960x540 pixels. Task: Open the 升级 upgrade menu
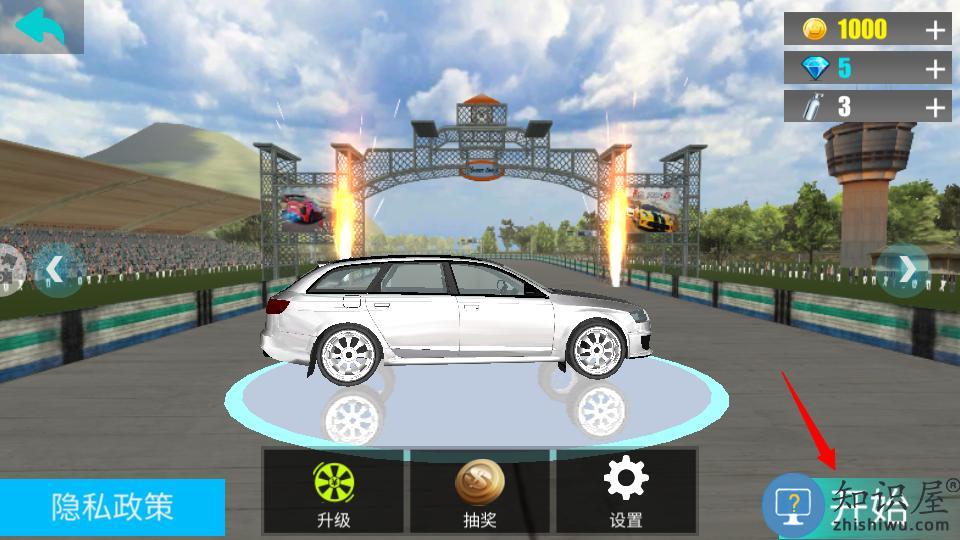(x=333, y=491)
